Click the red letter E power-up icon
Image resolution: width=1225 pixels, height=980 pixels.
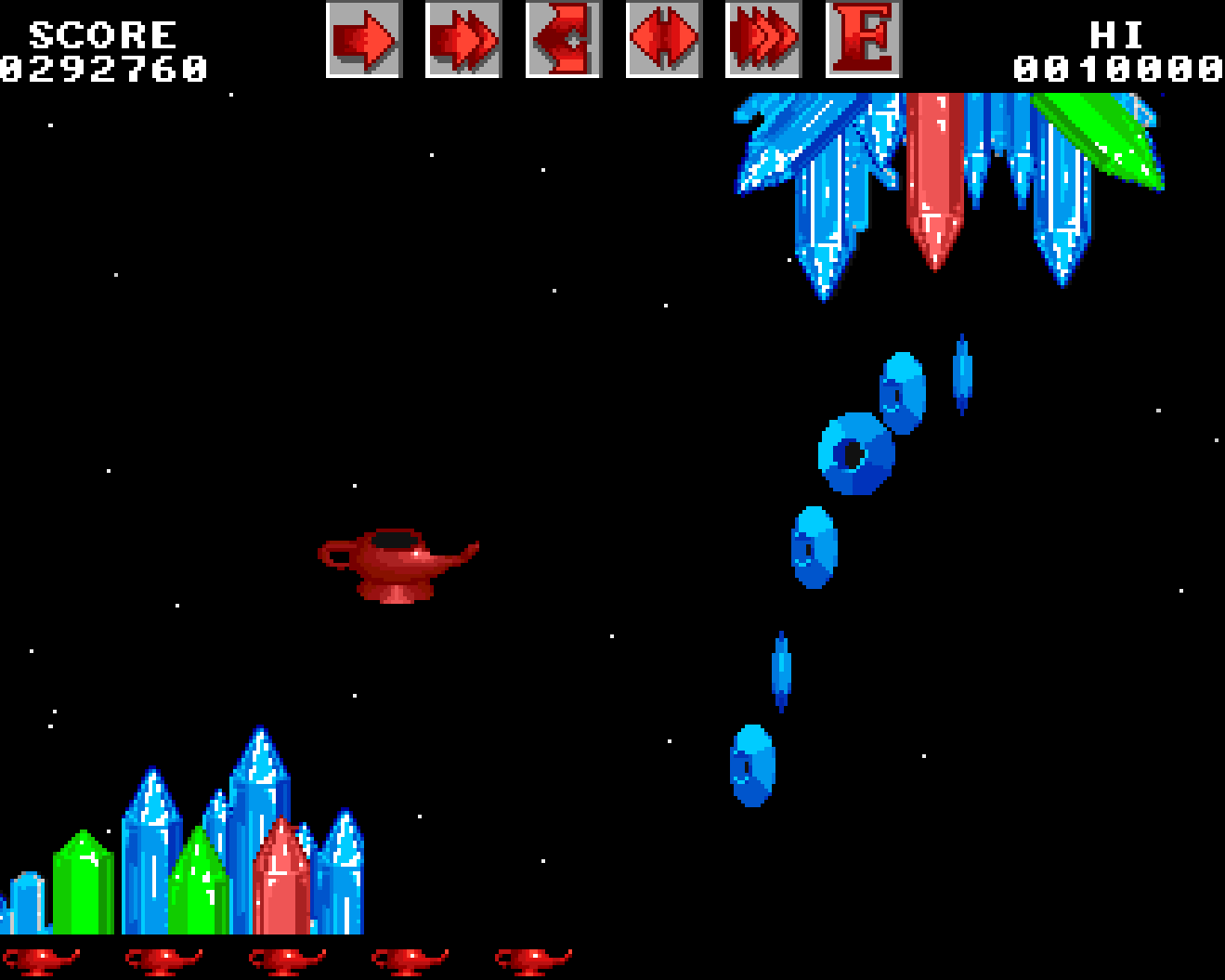click(x=863, y=39)
